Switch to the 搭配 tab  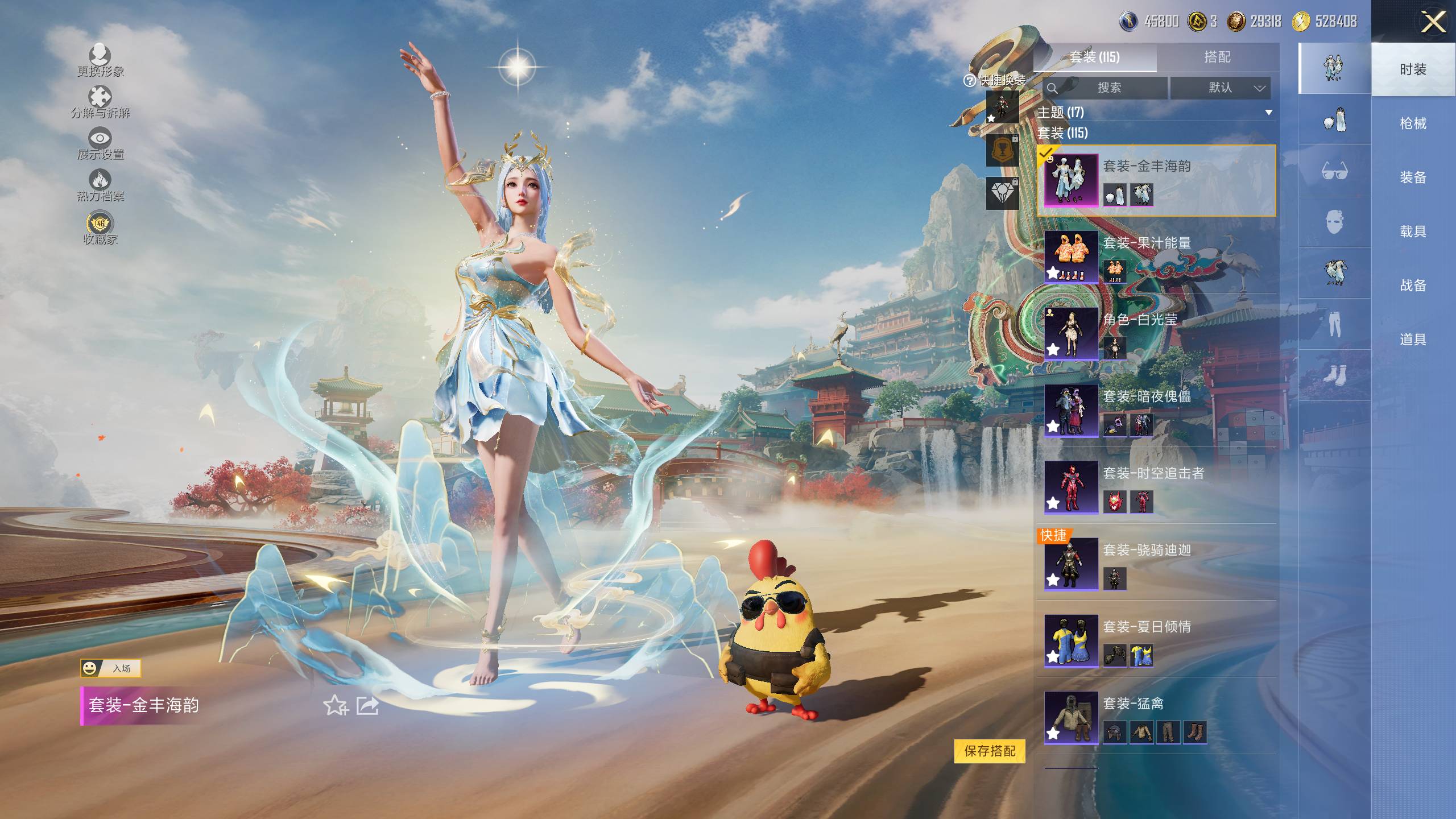pos(1217,57)
